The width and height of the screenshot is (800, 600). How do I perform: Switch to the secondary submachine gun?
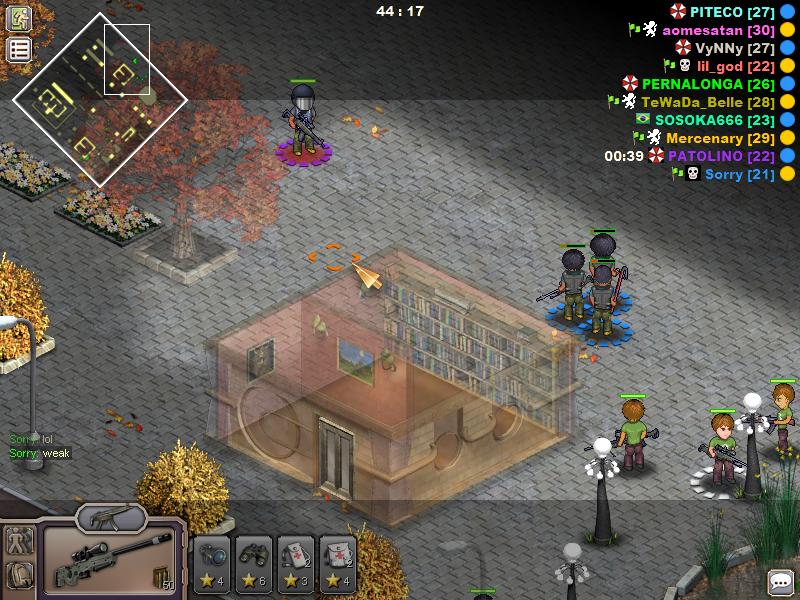click(x=111, y=516)
